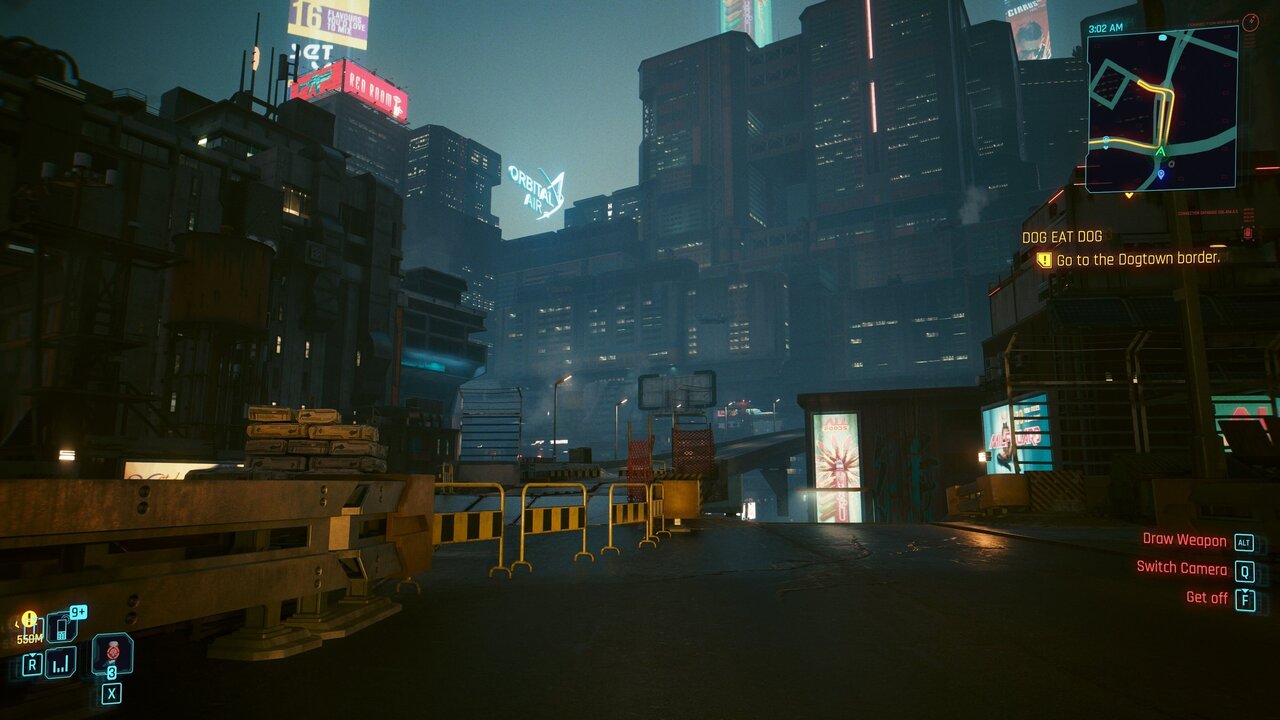Select the grenade quick-slot icon
The height and width of the screenshot is (720, 1280).
click(112, 652)
